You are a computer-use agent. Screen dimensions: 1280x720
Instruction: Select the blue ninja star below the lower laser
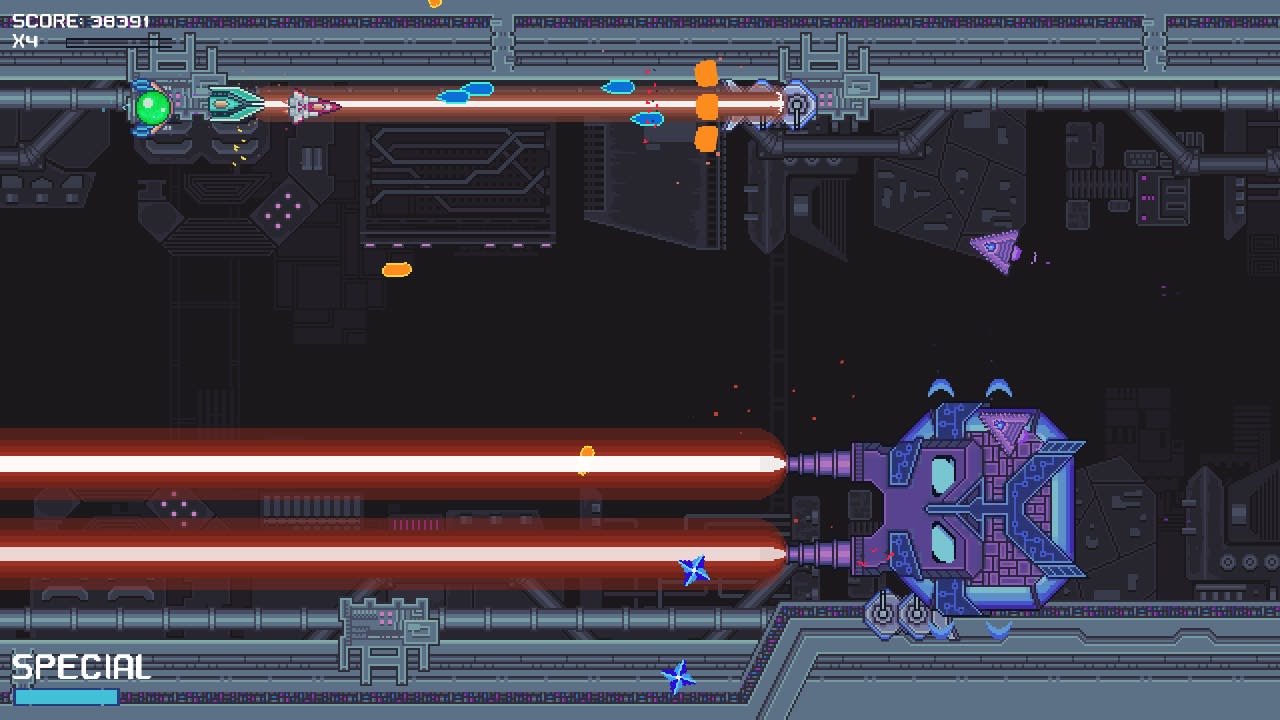coord(694,571)
